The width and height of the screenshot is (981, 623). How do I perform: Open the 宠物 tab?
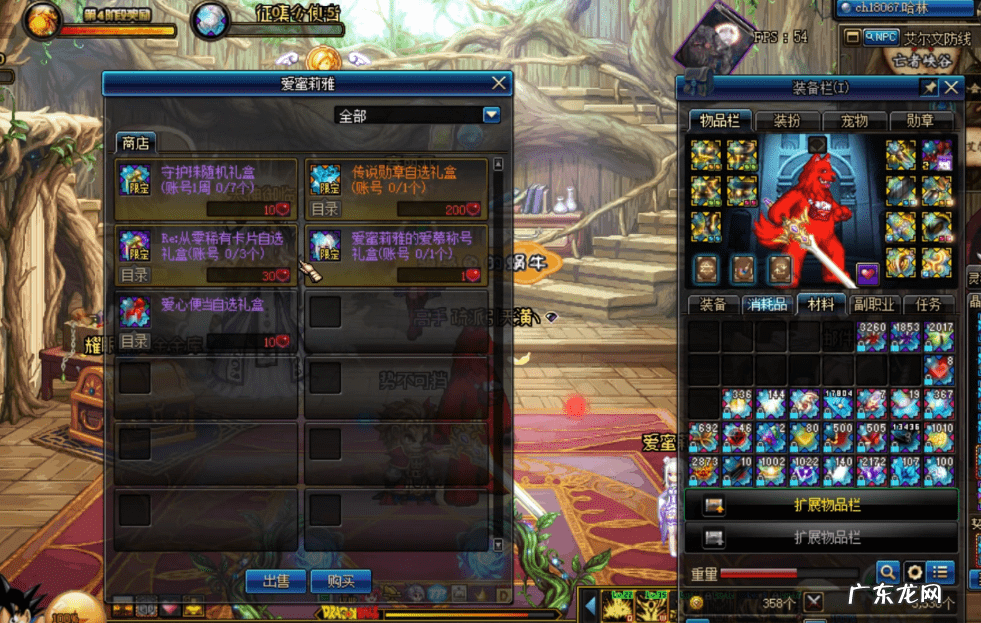tap(853, 121)
